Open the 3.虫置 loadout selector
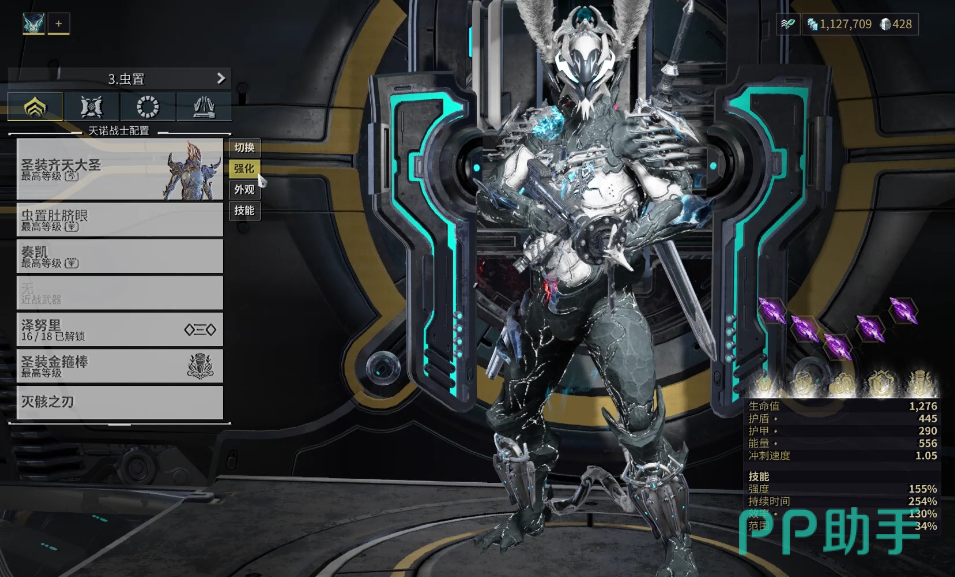This screenshot has height=577, width=955. pos(119,78)
